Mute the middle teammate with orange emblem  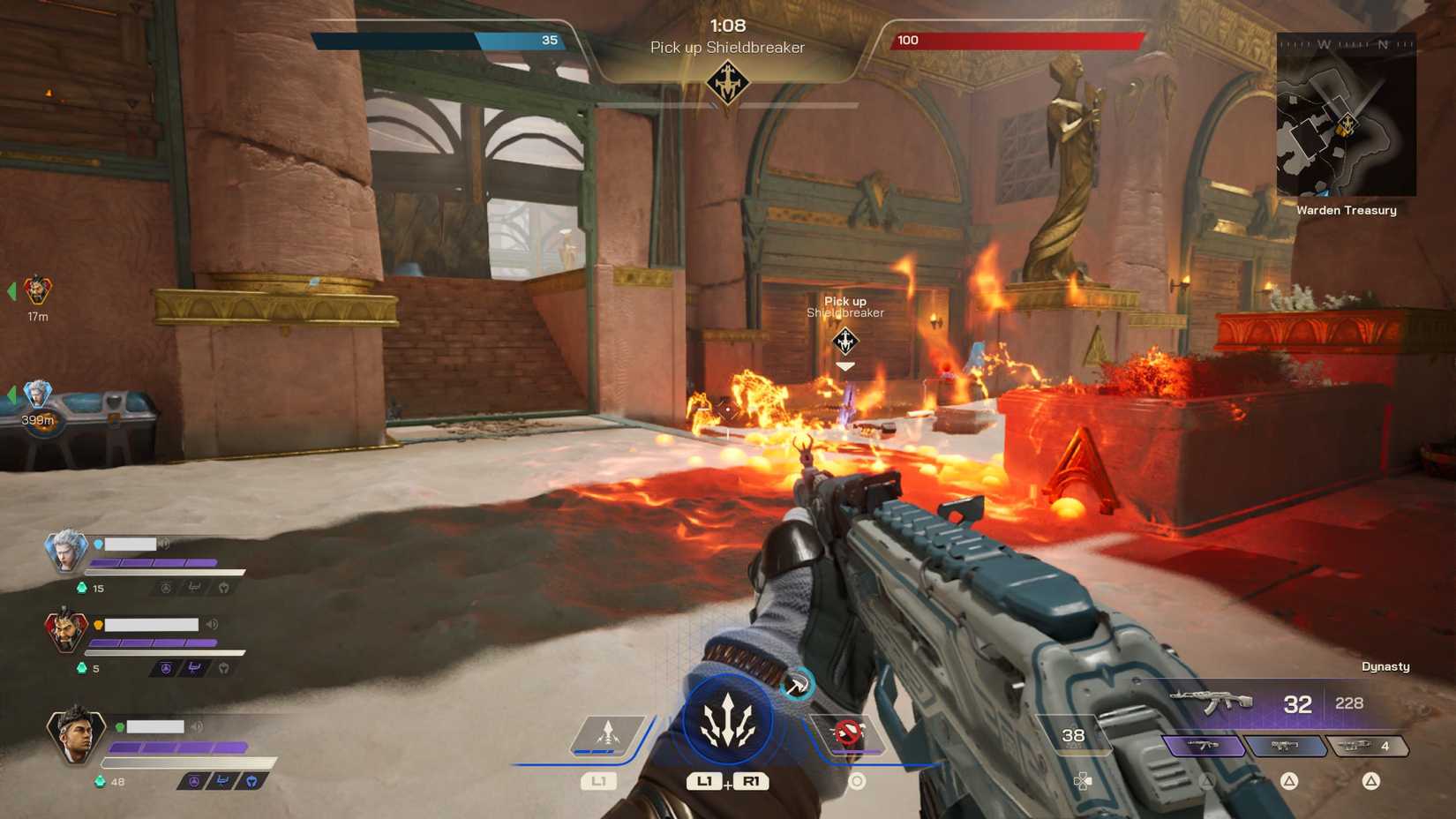click(x=212, y=624)
